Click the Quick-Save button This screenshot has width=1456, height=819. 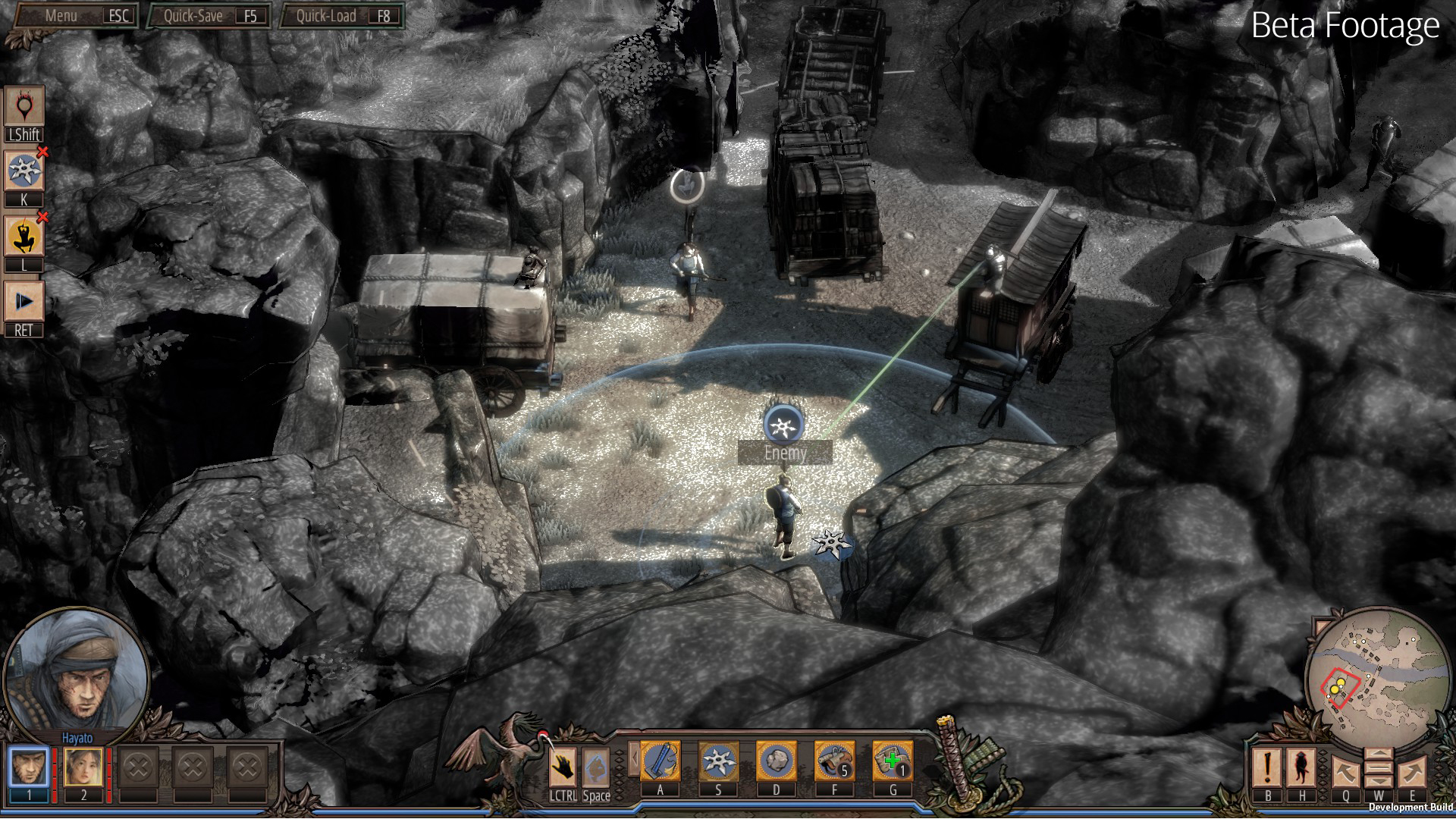209,16
